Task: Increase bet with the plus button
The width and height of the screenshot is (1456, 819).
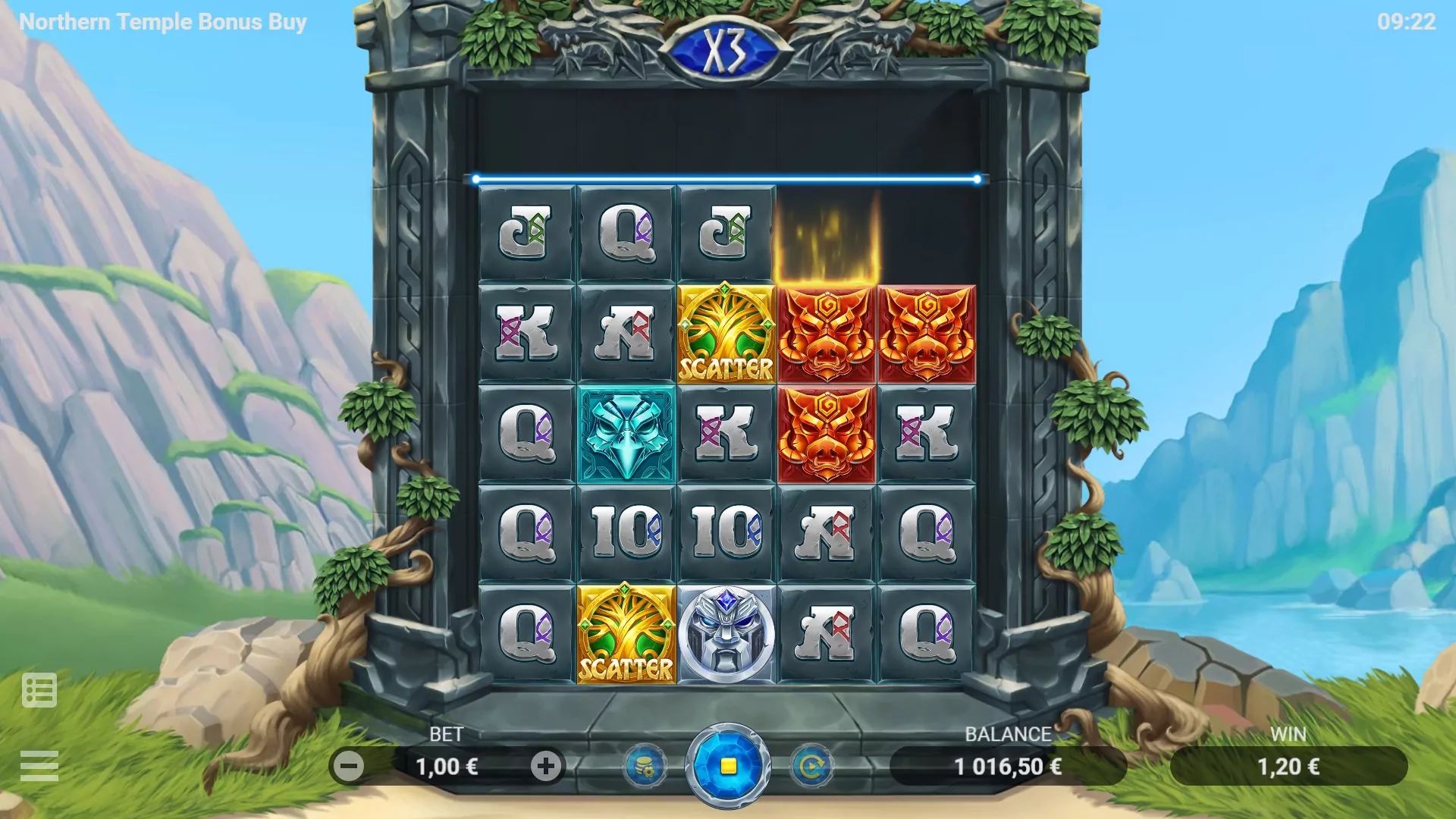Action: point(544,766)
